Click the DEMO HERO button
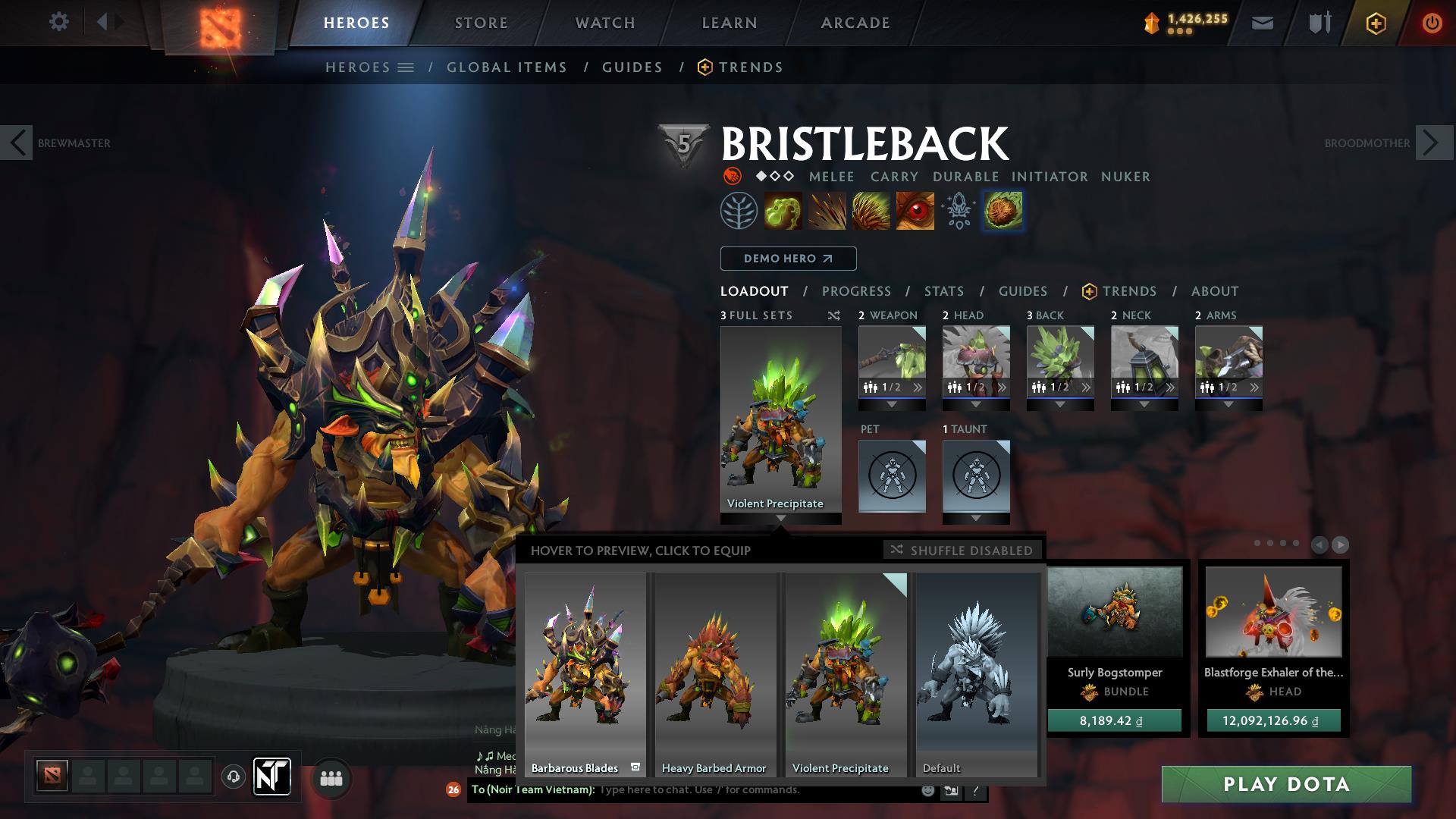This screenshot has width=1456, height=819. pos(787,258)
